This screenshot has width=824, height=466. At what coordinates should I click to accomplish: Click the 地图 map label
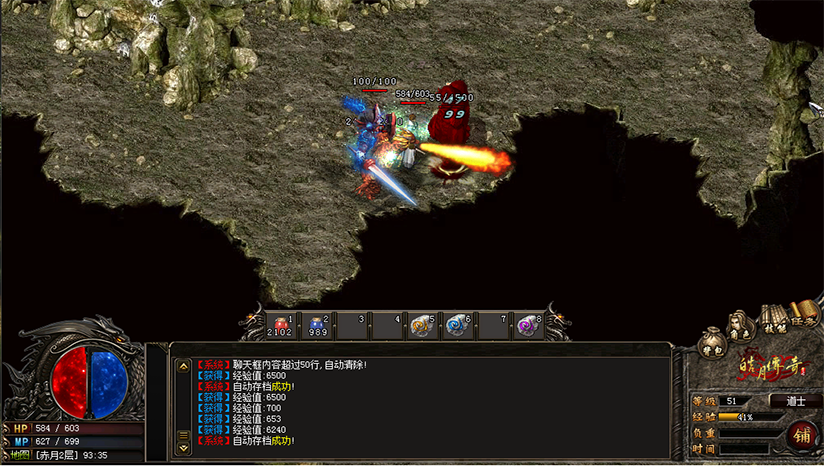pos(18,456)
